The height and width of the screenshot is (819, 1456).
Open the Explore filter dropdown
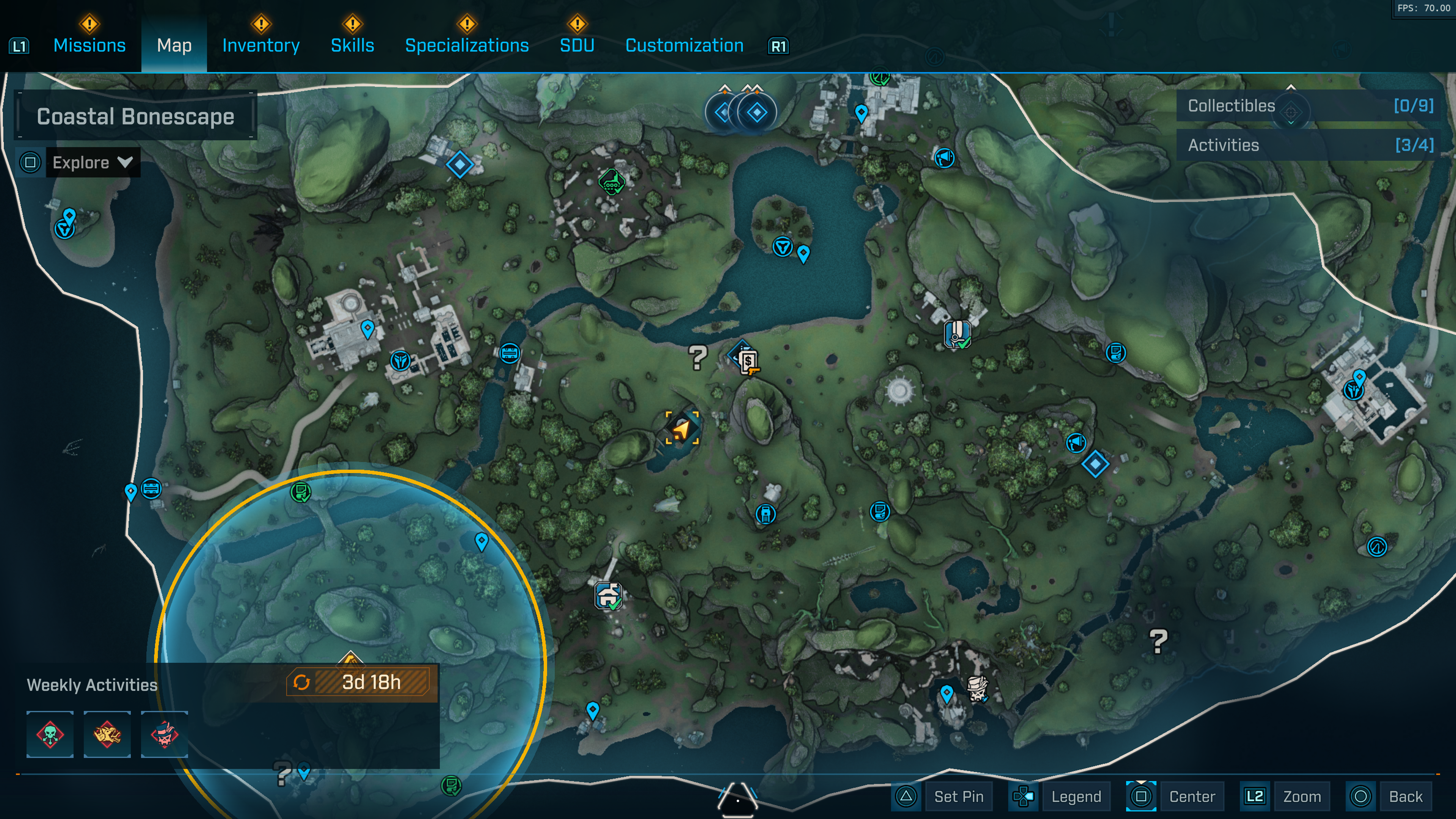coord(93,163)
